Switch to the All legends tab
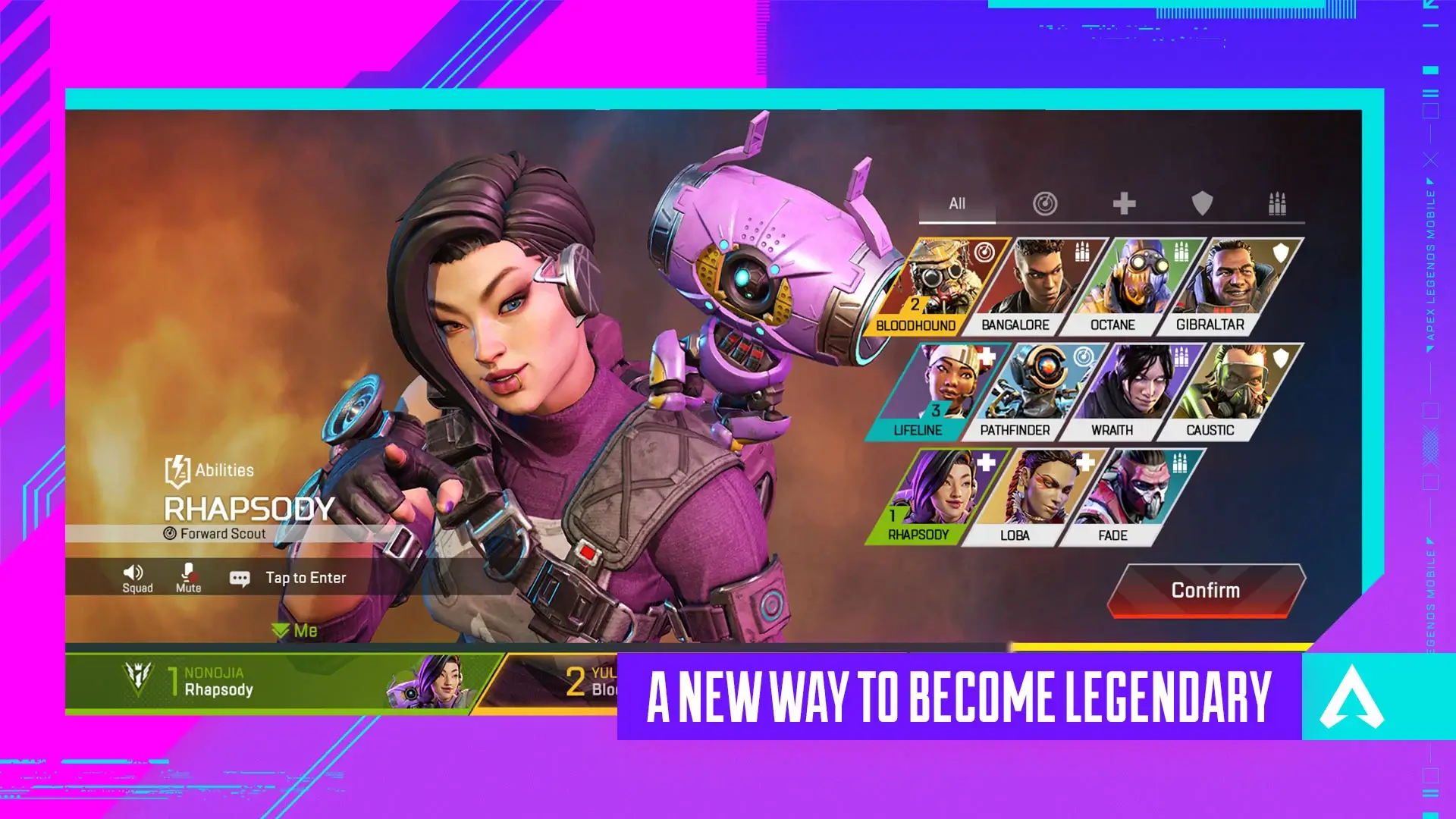Image resolution: width=1456 pixels, height=819 pixels. point(957,203)
